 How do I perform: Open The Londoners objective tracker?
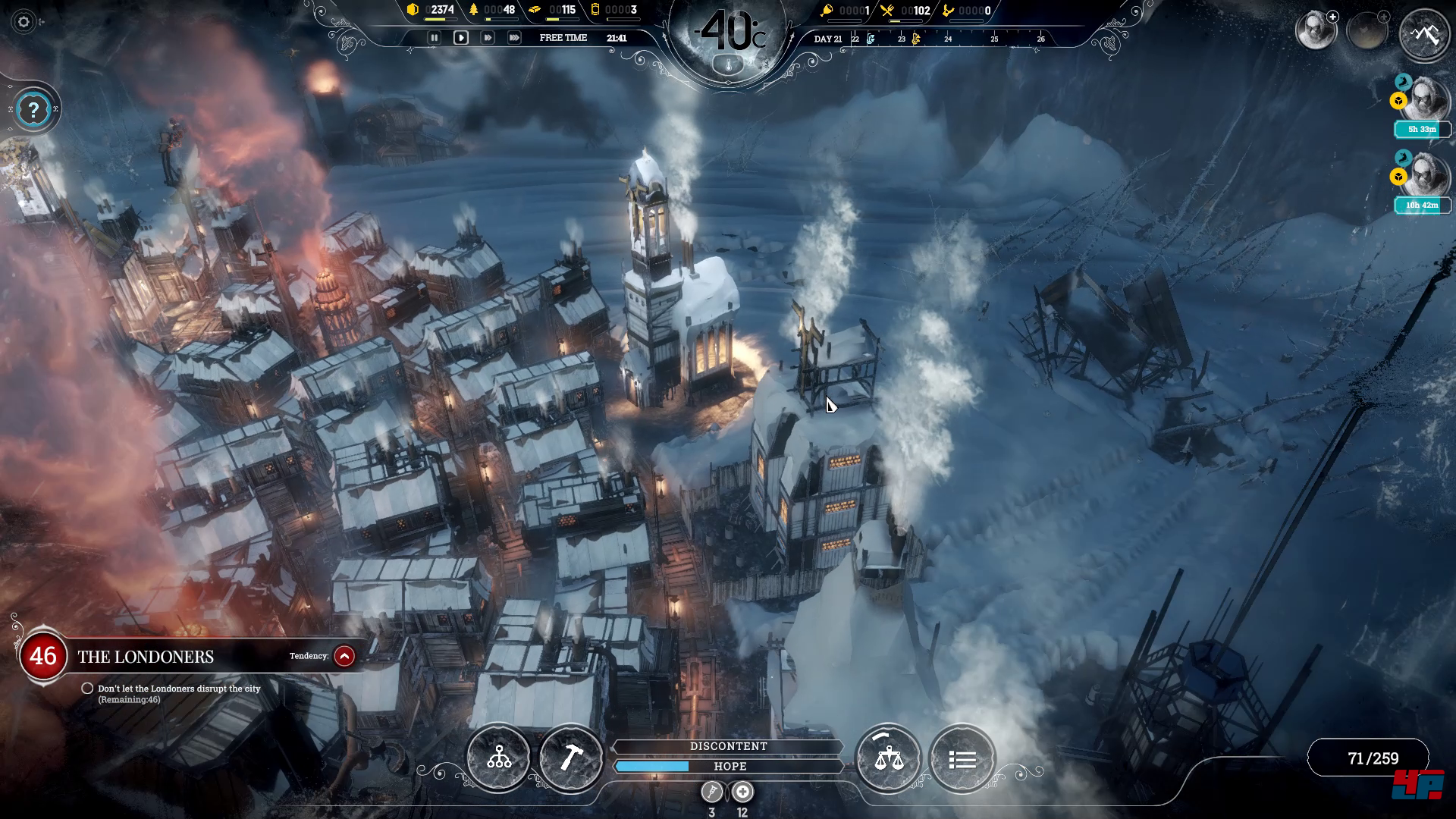[x=146, y=657]
